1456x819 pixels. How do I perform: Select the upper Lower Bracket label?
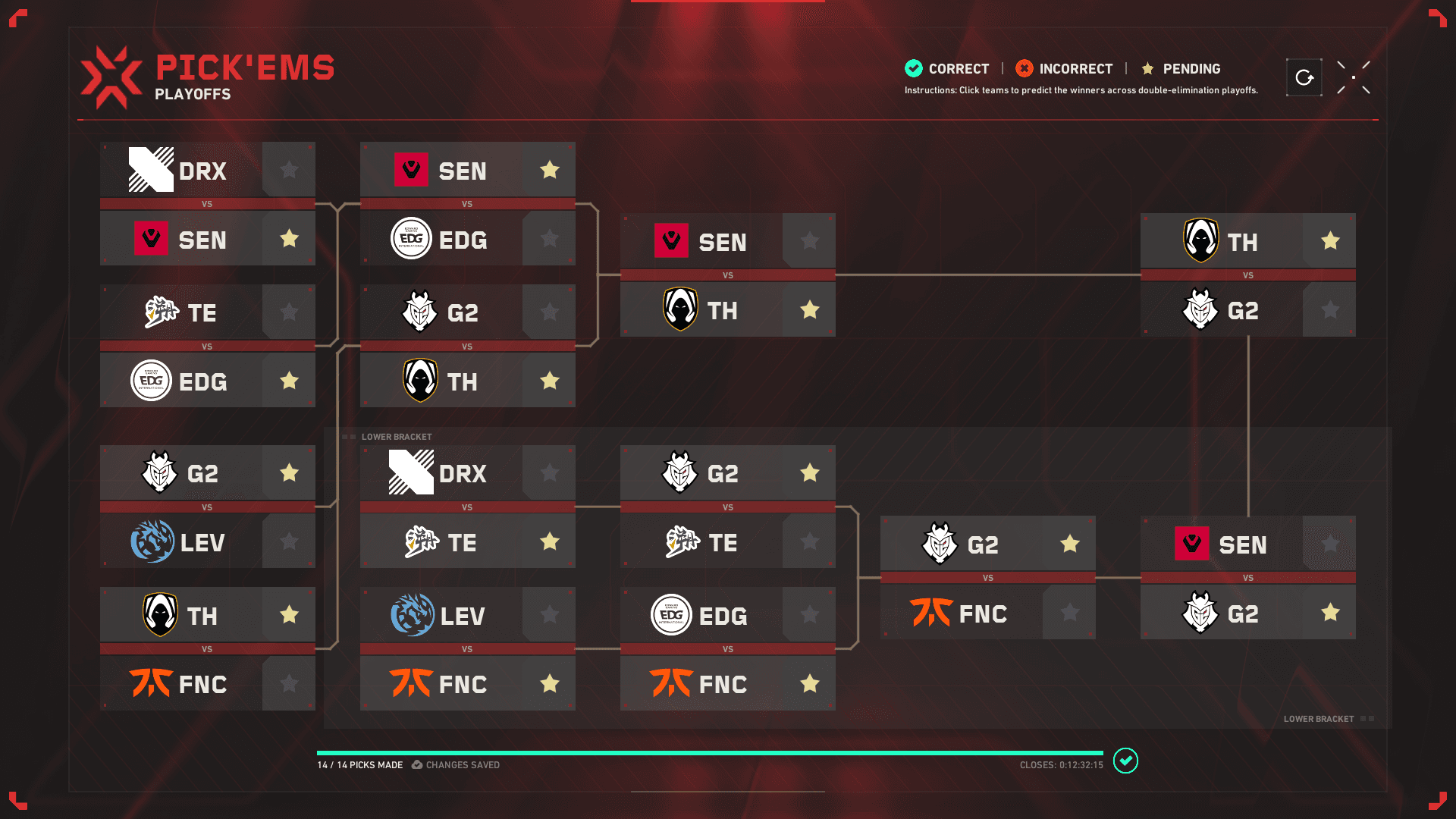pyautogui.click(x=397, y=437)
